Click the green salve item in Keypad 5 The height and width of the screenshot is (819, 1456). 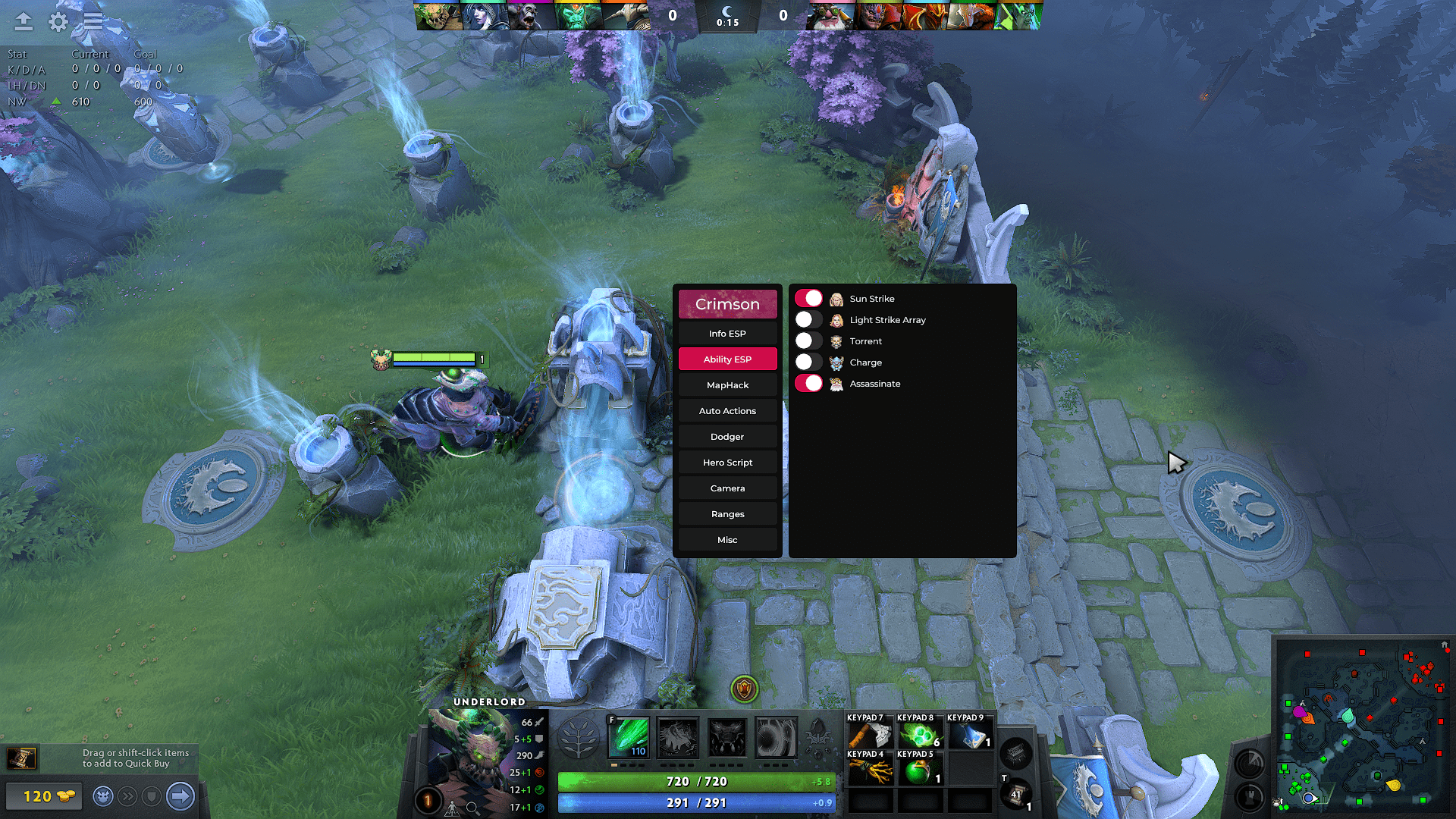pos(920,771)
